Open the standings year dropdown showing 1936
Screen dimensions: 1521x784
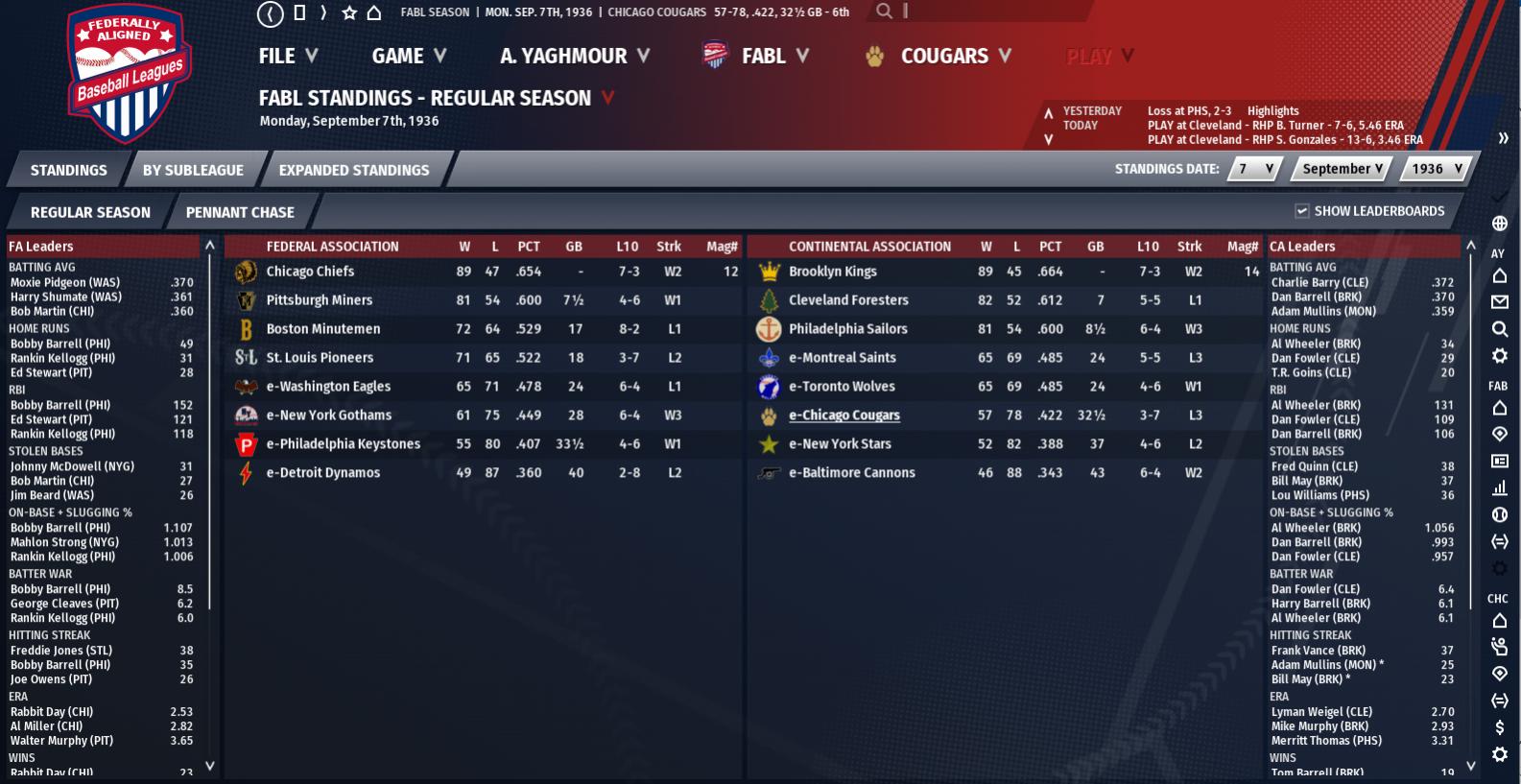tap(1436, 169)
